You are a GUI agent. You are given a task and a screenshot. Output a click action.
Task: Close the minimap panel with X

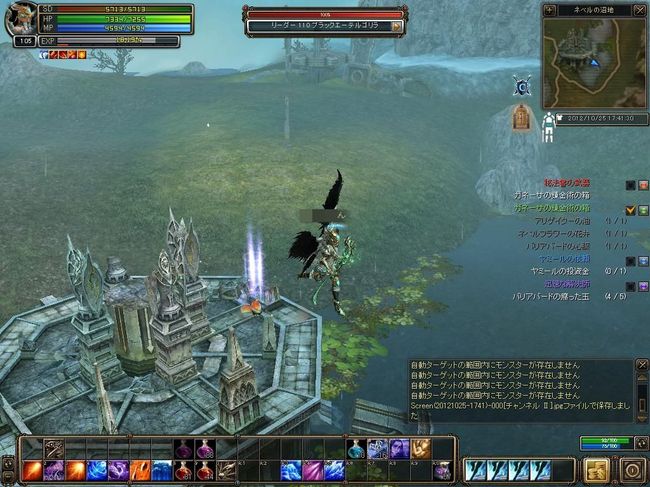(642, 10)
